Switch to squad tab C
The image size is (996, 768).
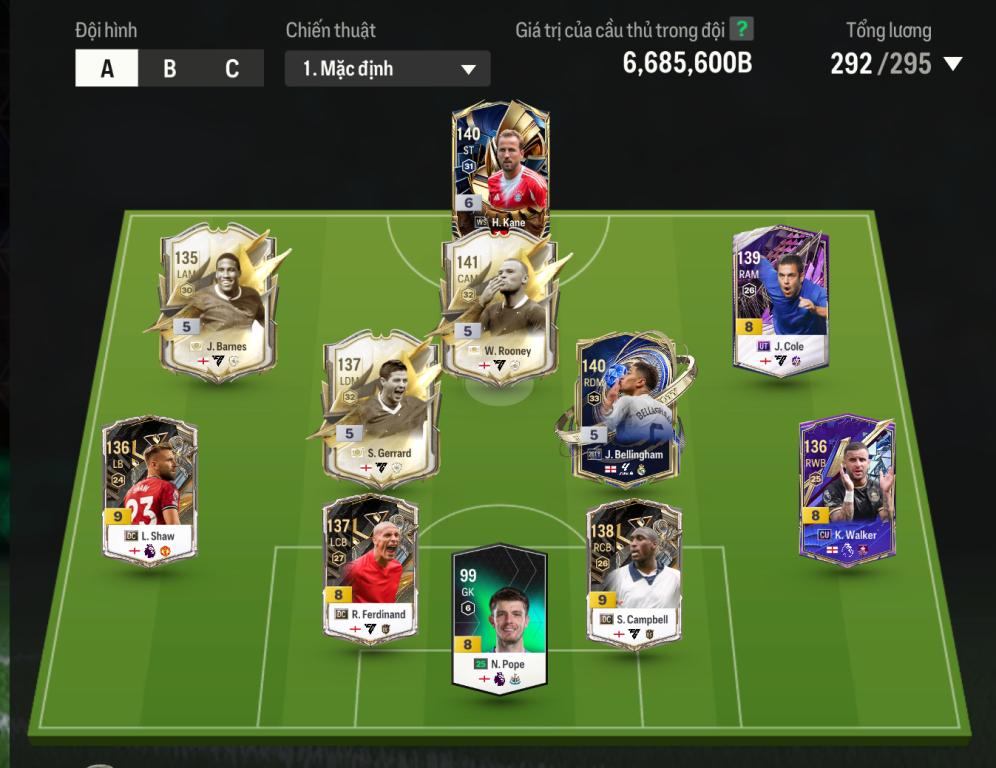point(232,69)
